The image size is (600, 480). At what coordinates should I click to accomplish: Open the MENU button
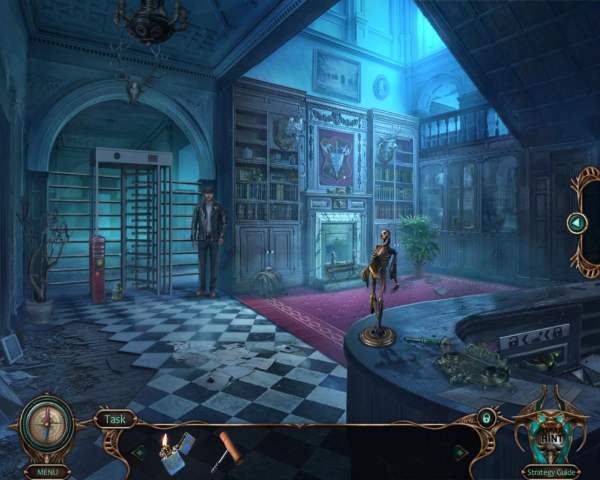coord(45,471)
